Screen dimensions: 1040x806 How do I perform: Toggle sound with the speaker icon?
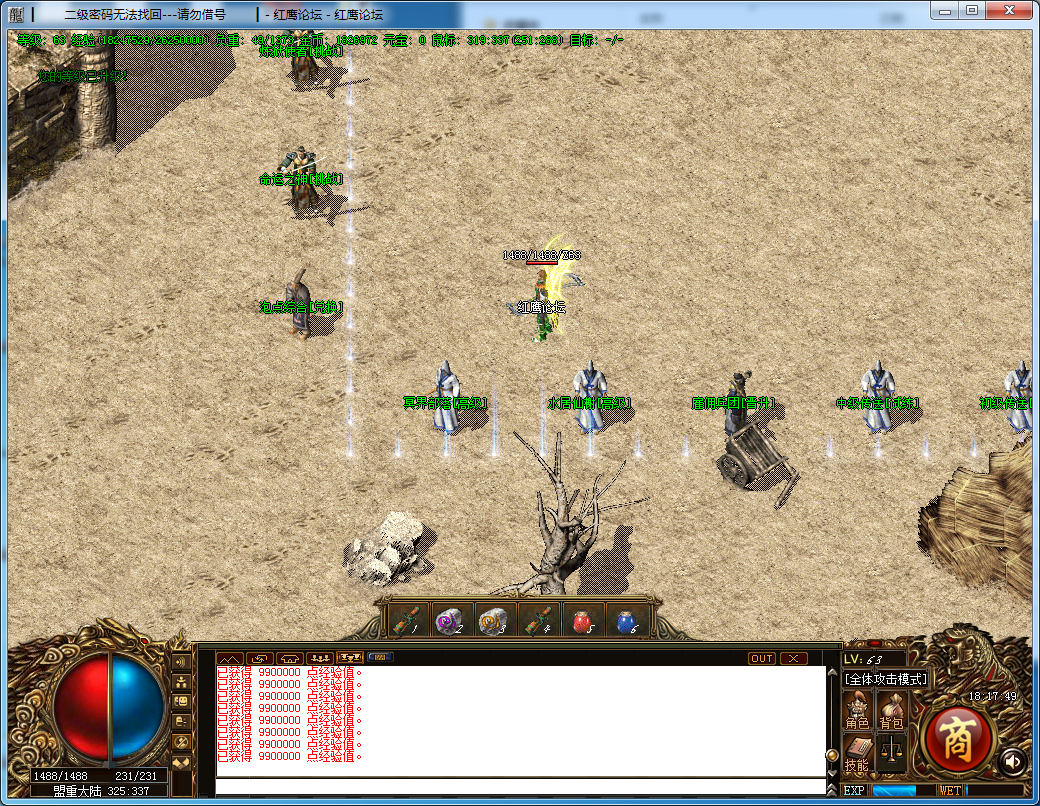click(1011, 762)
